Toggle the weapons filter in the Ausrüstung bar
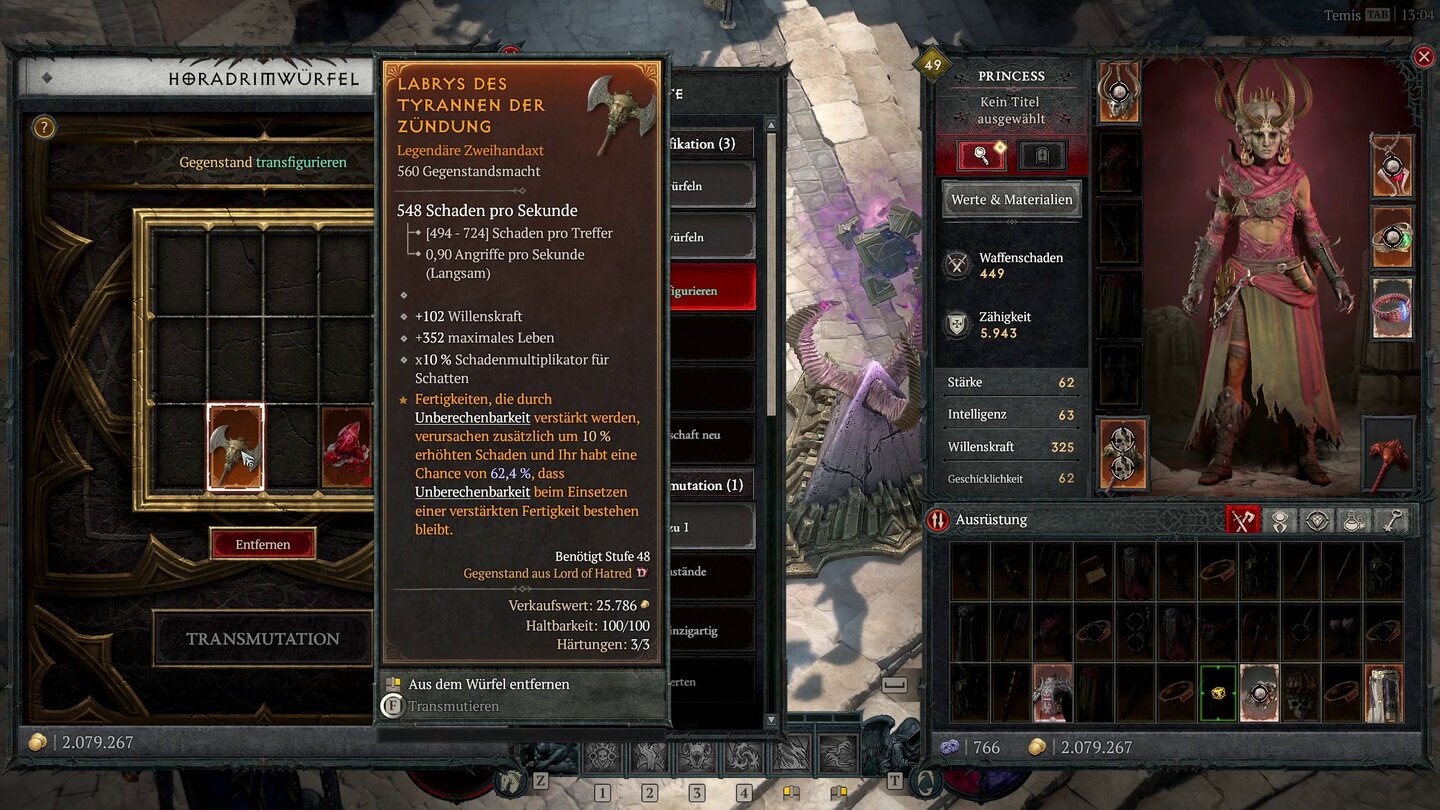Viewport: 1440px width, 810px height. coord(1243,520)
